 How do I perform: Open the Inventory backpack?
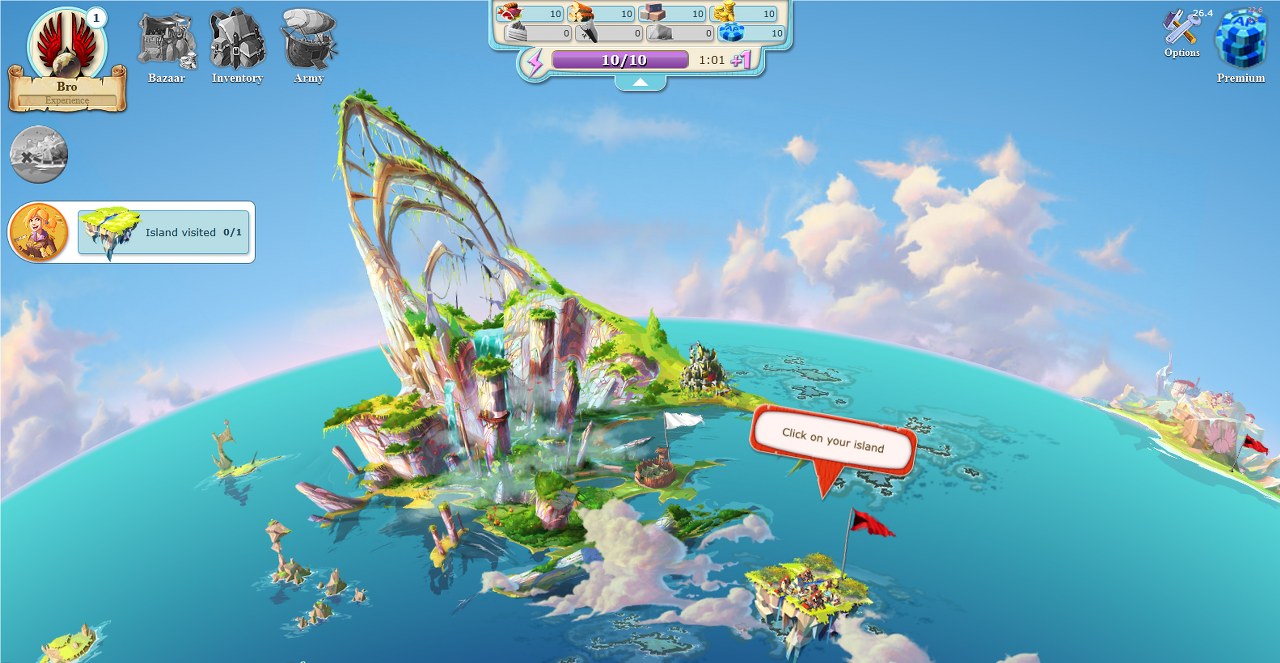point(237,47)
